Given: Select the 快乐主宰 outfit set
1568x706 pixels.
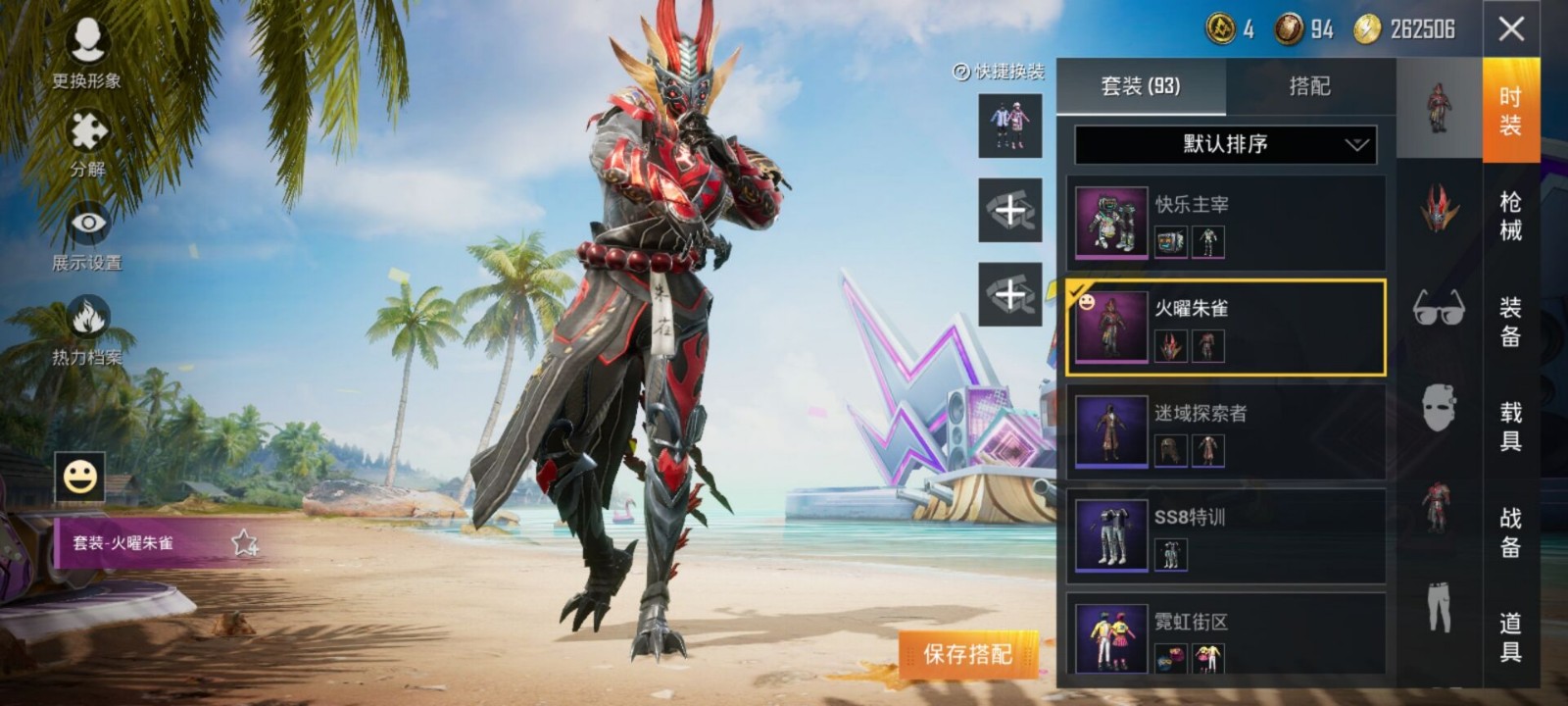Looking at the screenshot, I should pyautogui.click(x=1225, y=224).
